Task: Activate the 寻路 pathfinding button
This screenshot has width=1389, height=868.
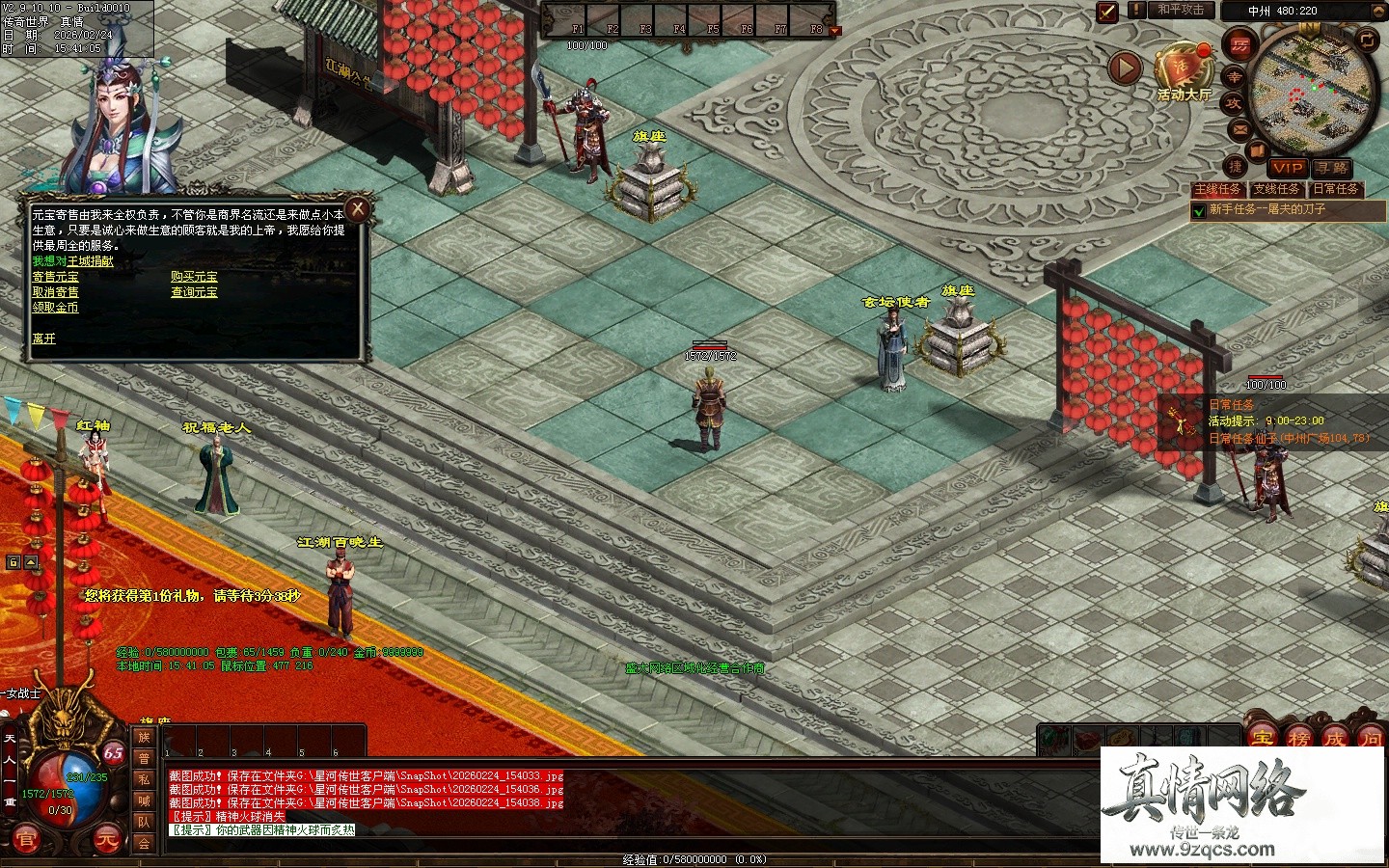Action: pos(1330,168)
